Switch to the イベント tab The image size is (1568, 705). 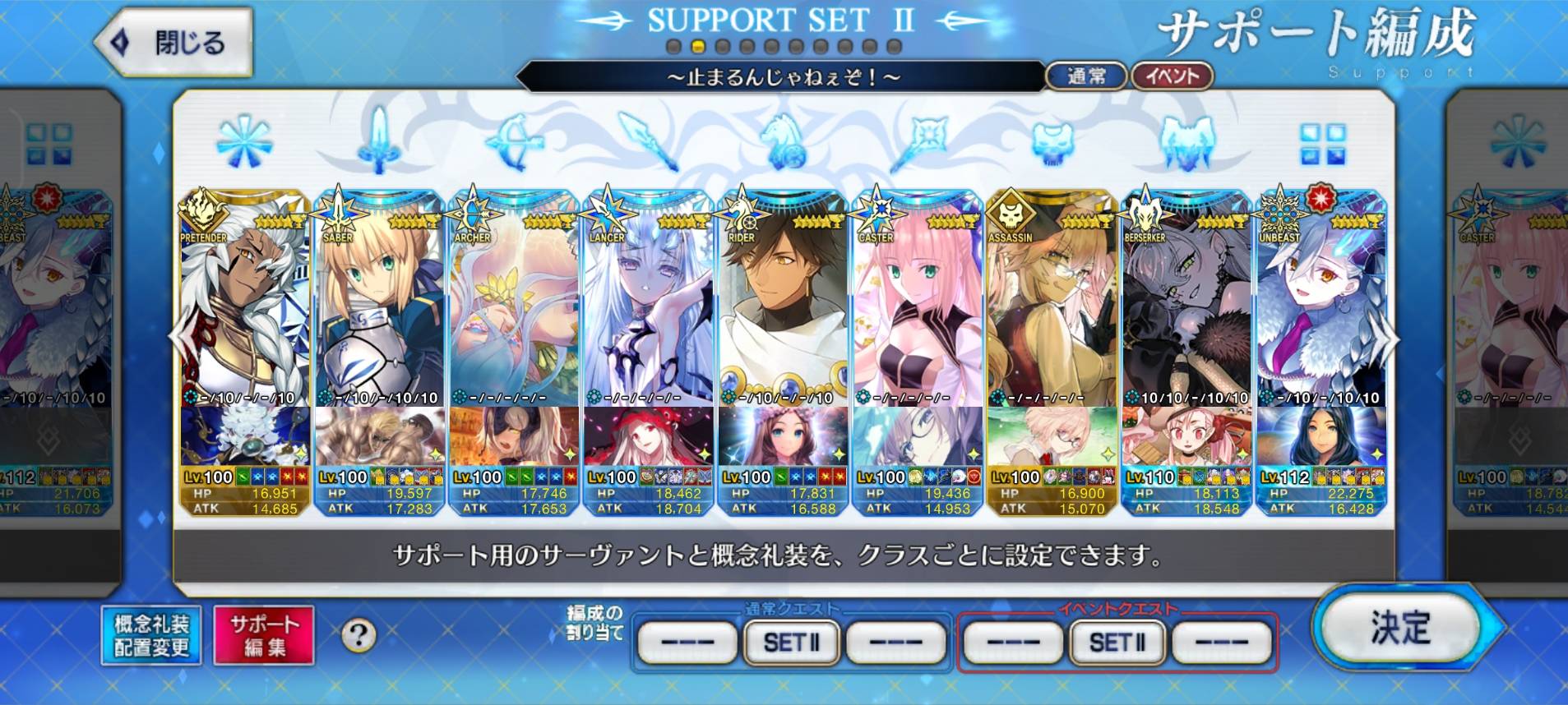tap(1173, 76)
